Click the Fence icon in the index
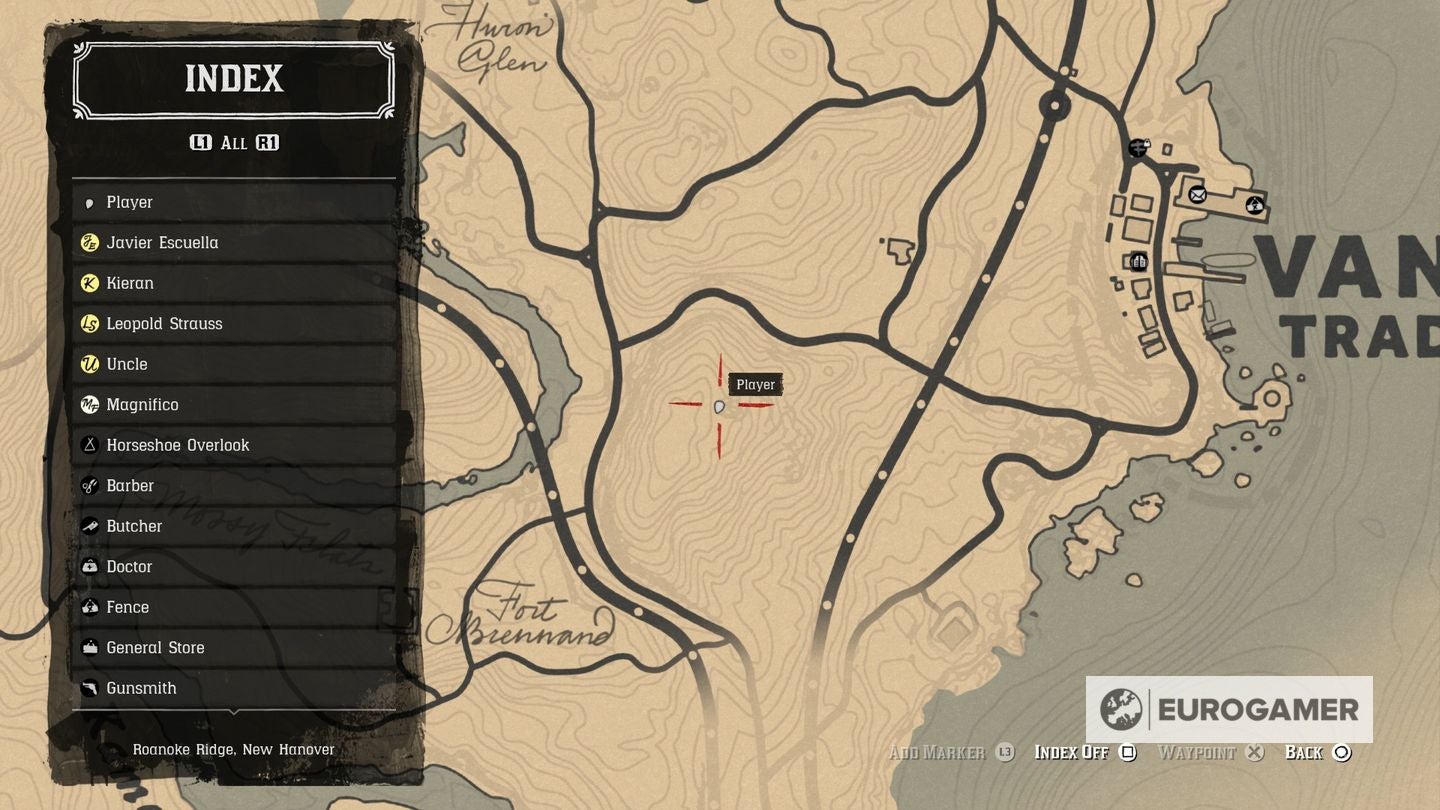Viewport: 1440px width, 810px height. [x=90, y=607]
